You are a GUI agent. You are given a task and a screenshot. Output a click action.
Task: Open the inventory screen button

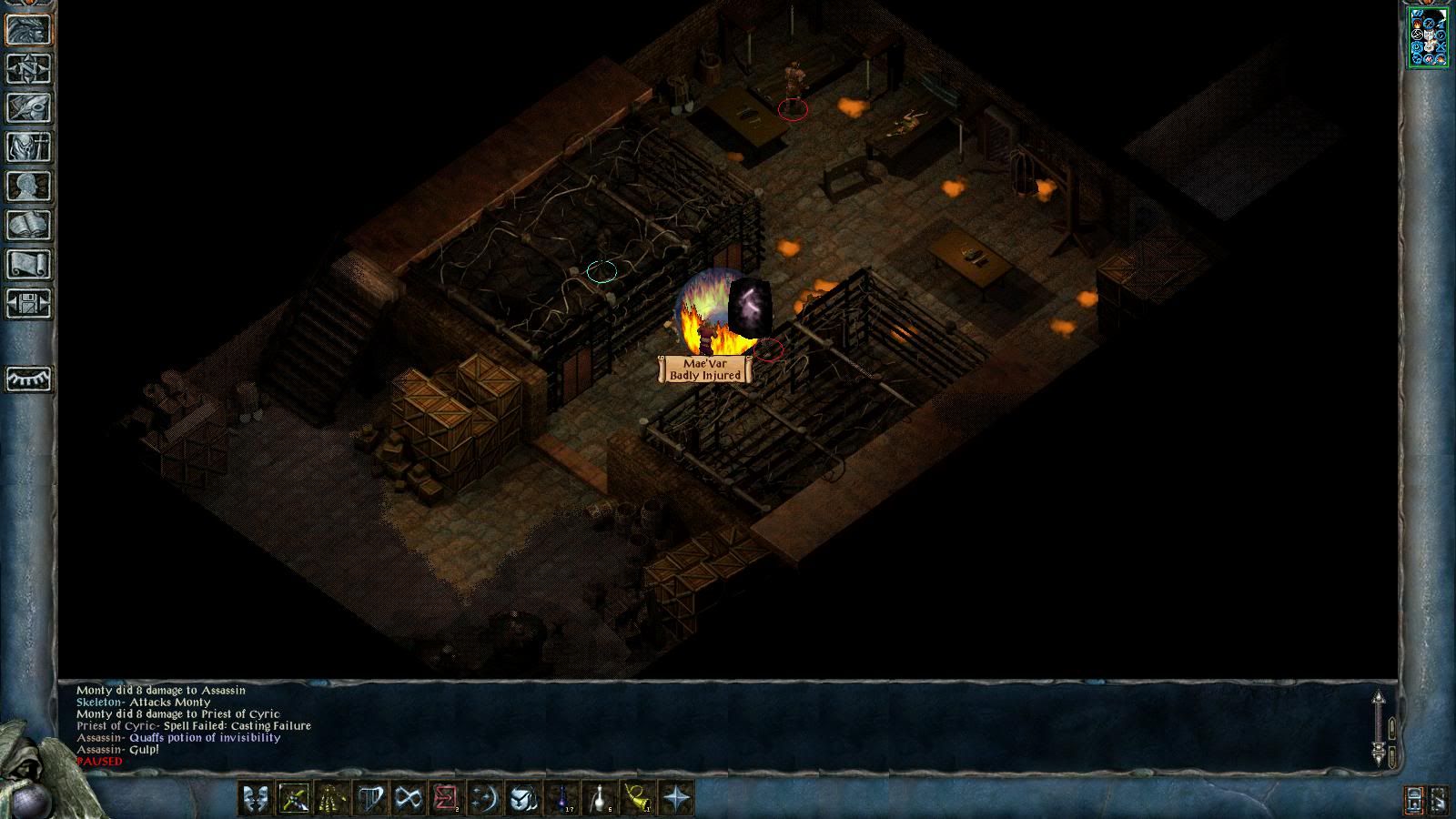(28, 147)
